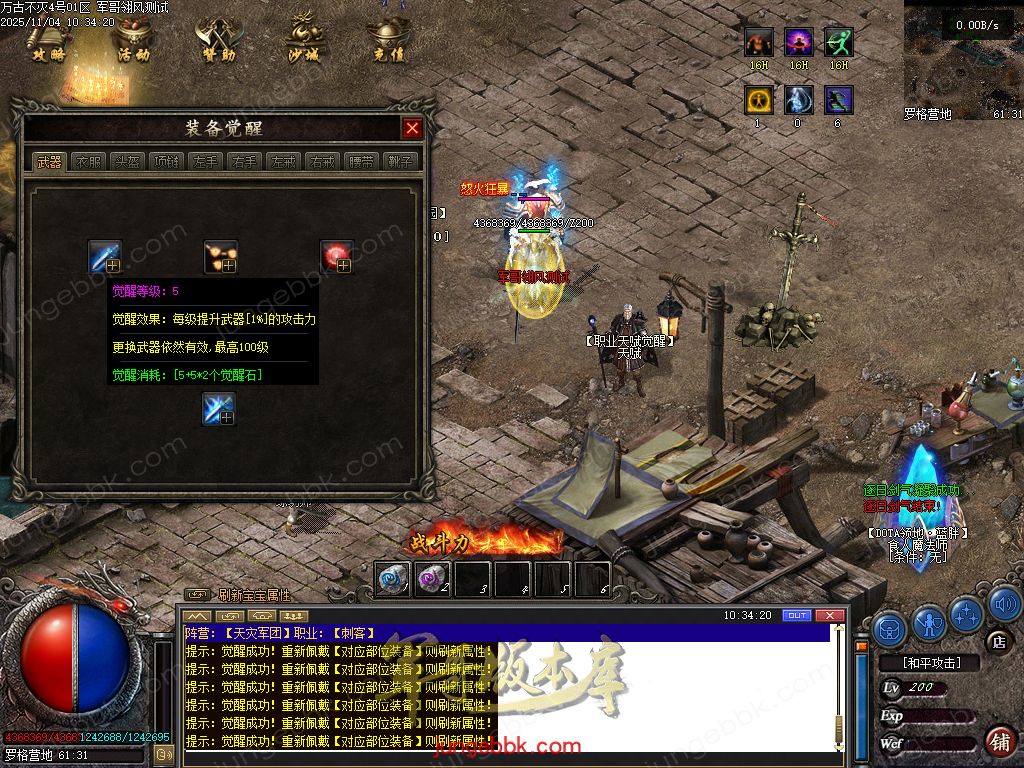Close the 装备觉醒 equipment awakening window
1024x768 pixels.
[x=412, y=128]
